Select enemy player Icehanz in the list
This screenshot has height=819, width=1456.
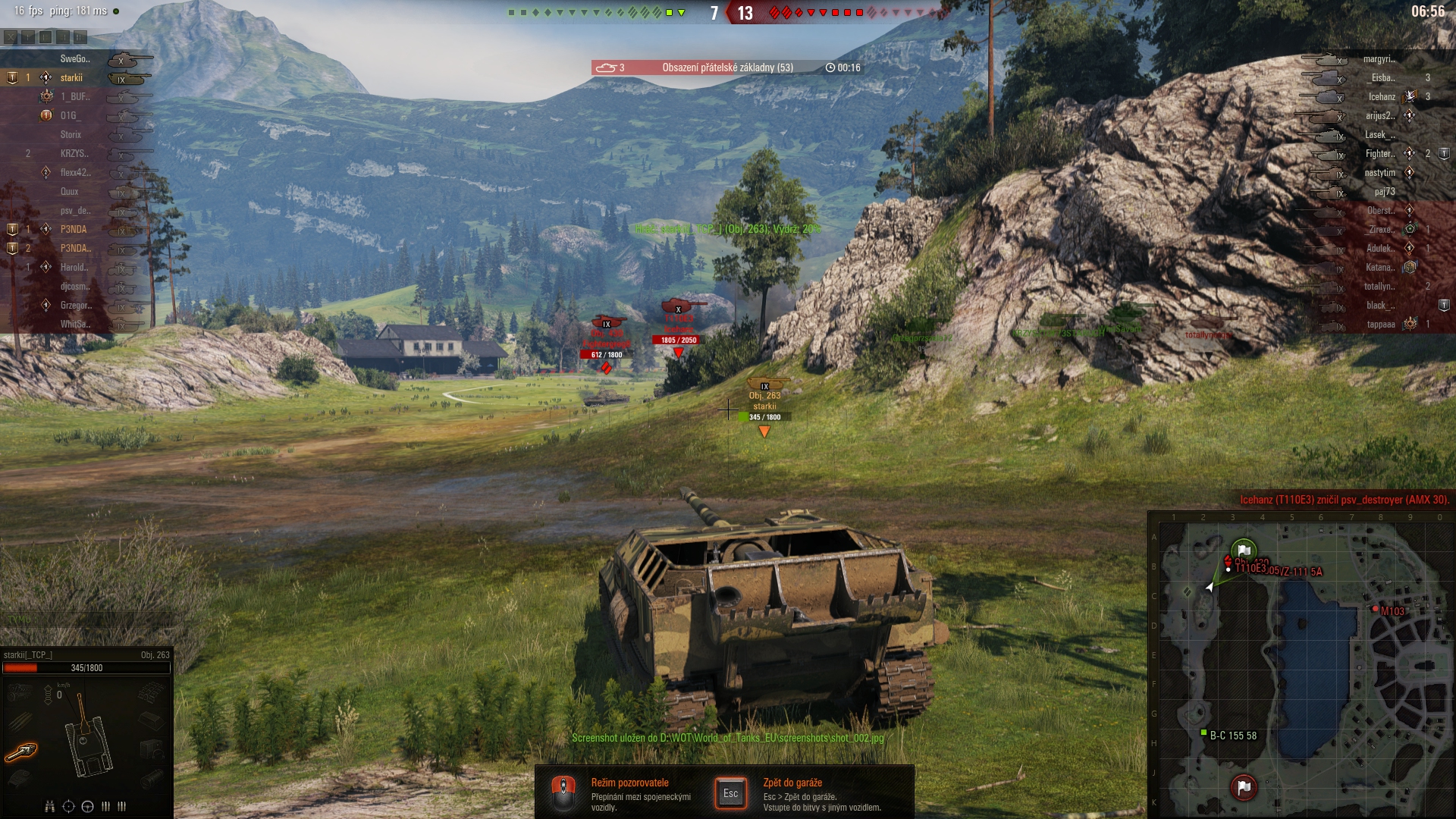[x=1381, y=97]
